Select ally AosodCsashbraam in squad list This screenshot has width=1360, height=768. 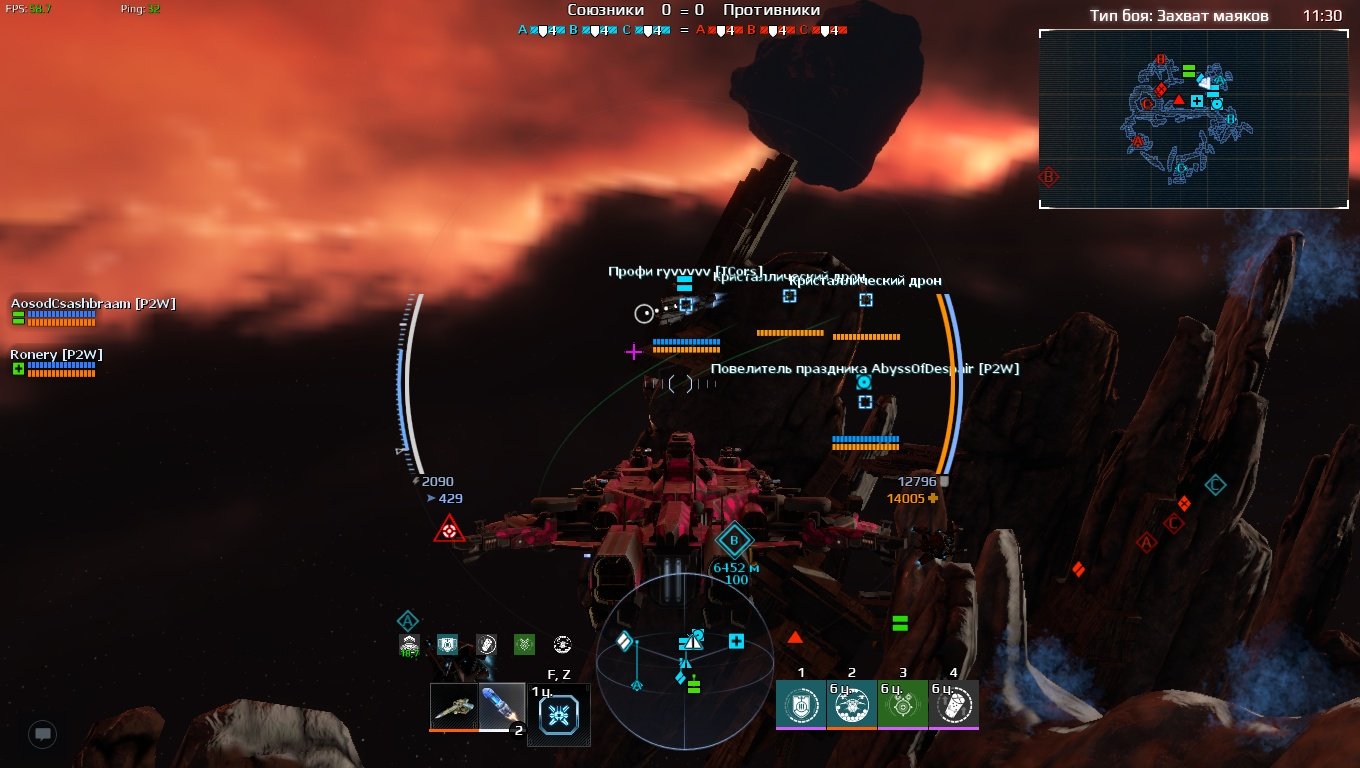93,304
